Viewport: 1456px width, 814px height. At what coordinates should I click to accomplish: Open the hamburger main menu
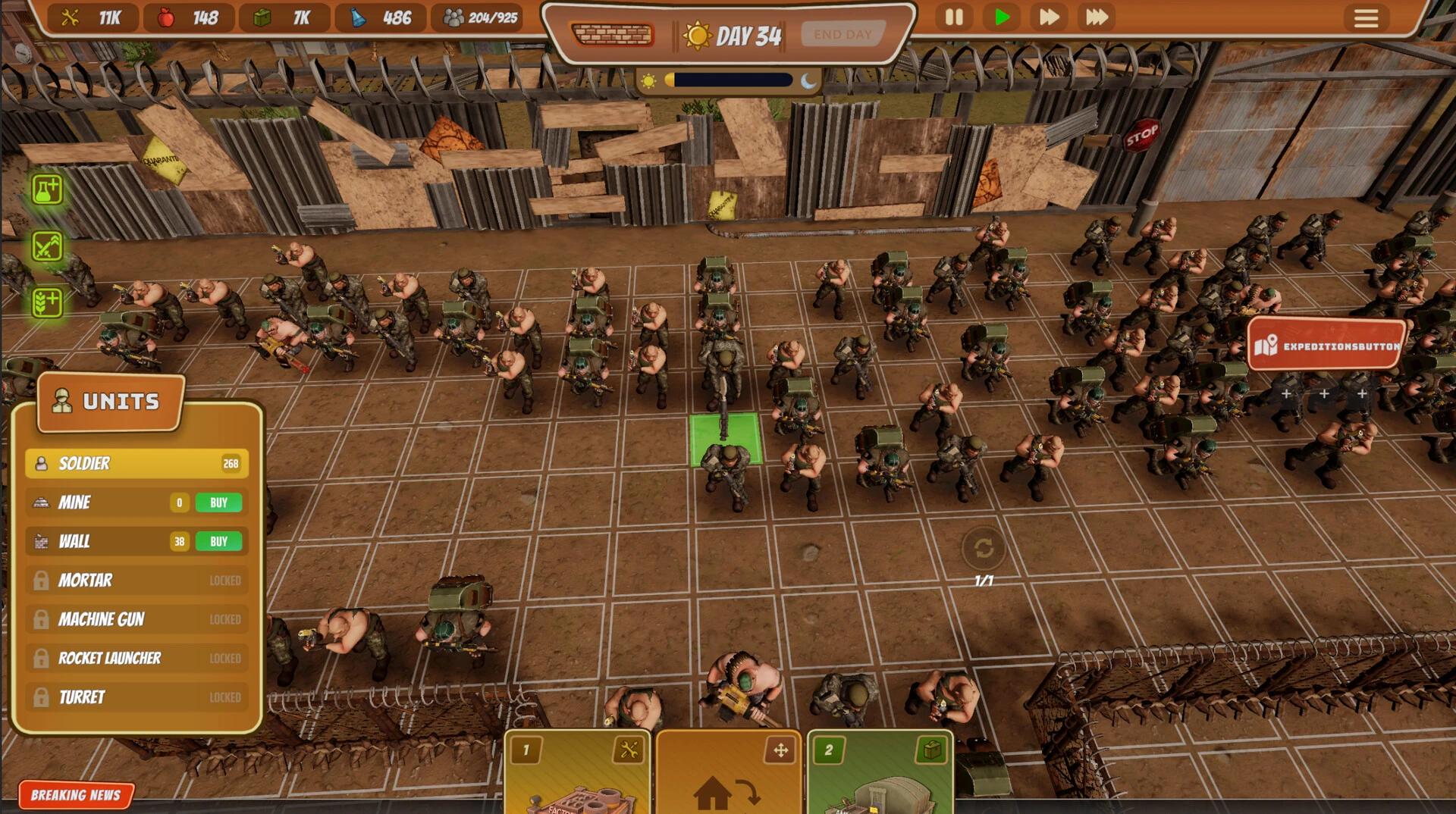pos(1366,18)
